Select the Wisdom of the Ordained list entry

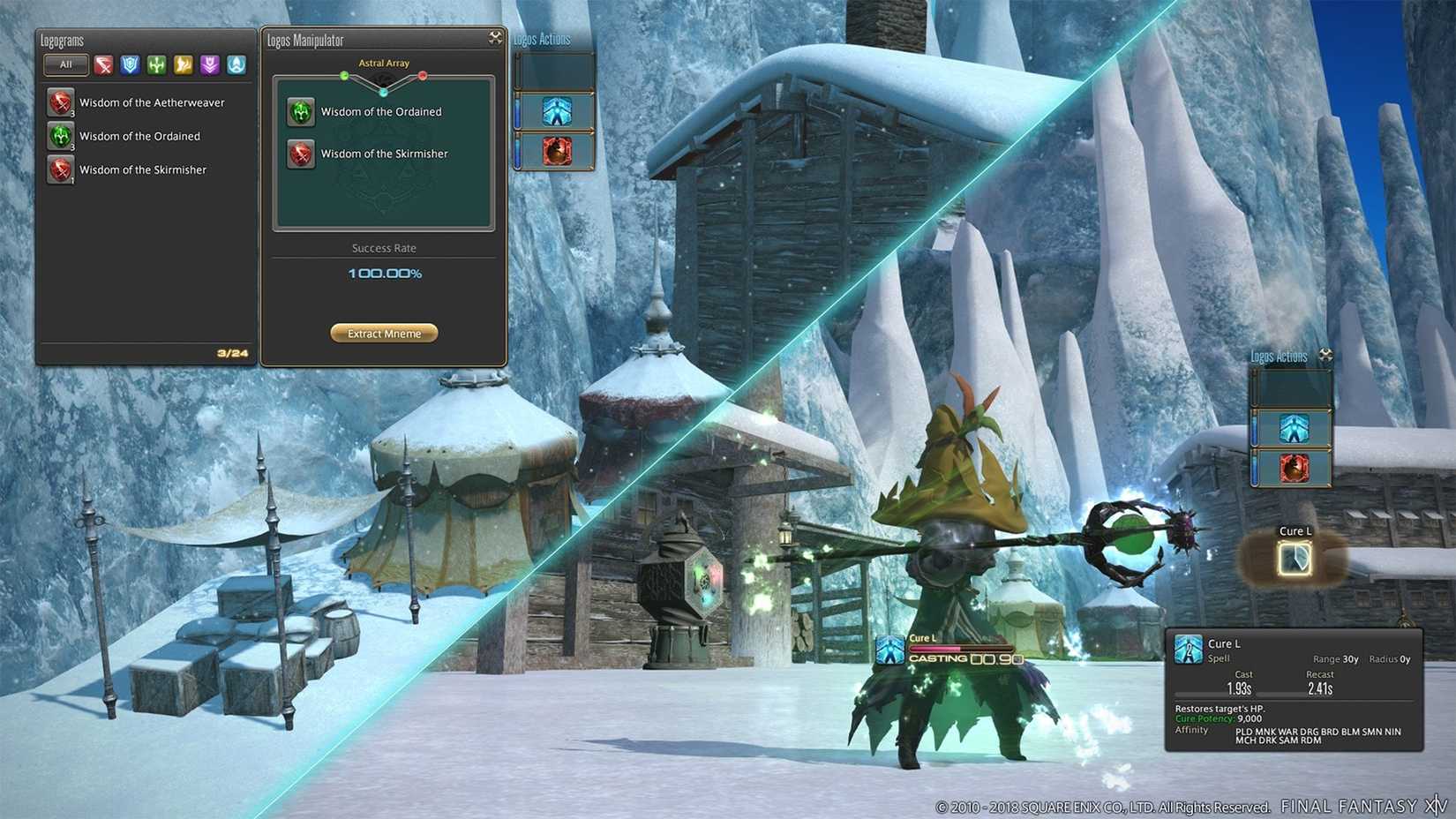pyautogui.click(x=139, y=136)
